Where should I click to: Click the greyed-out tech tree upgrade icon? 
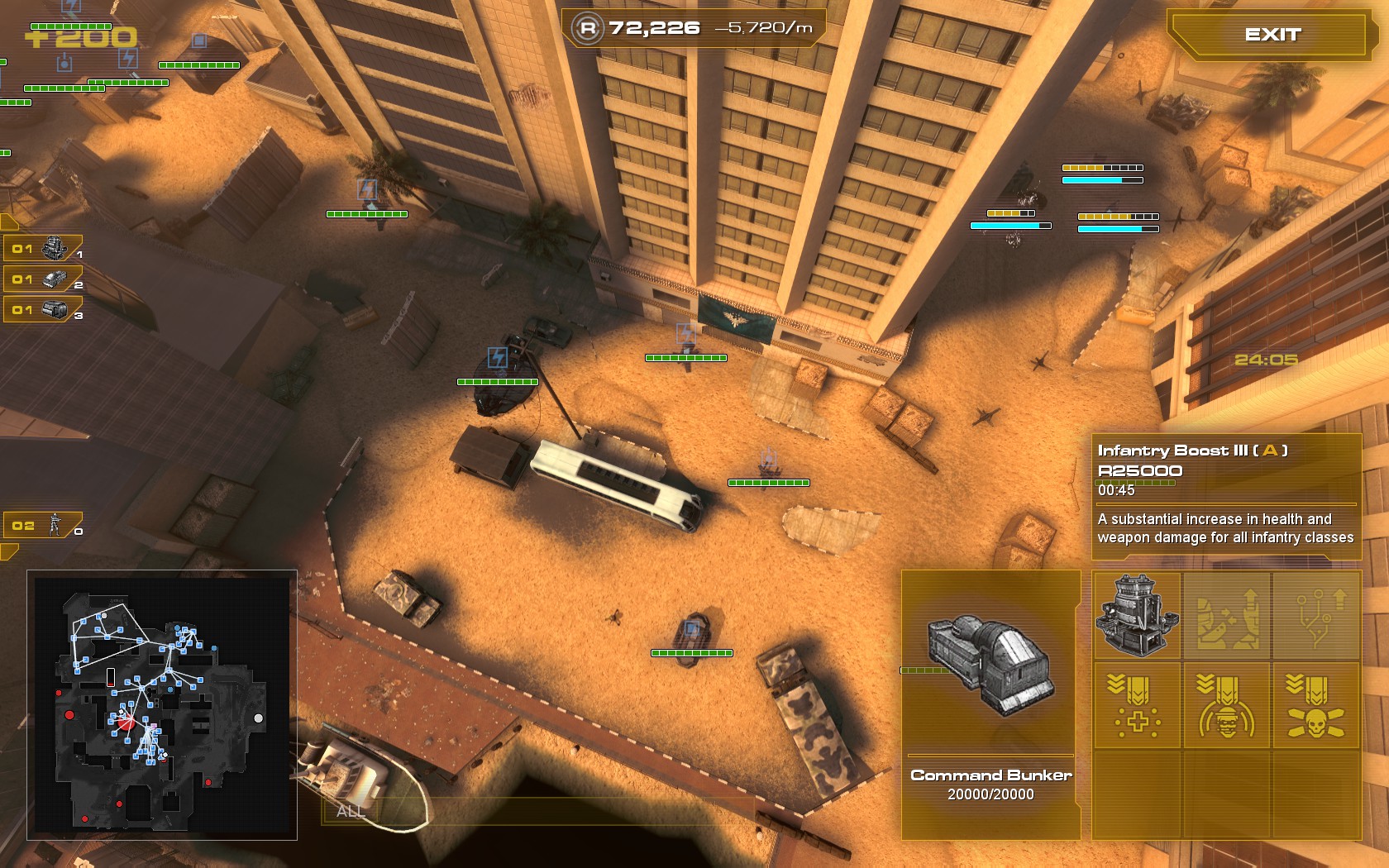tap(1315, 616)
